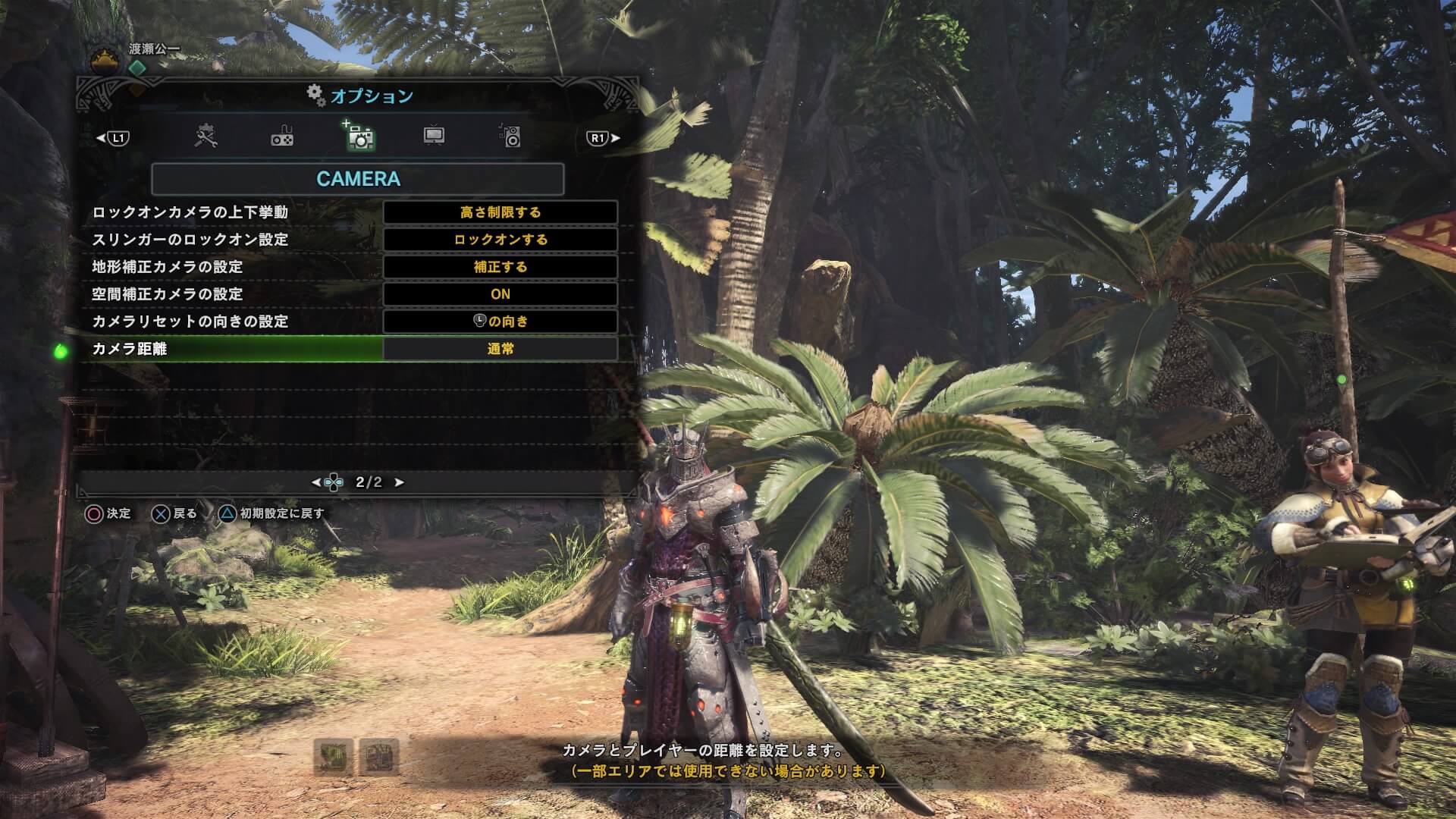Viewport: 1456px width, 819px height.
Task: Toggle スリンガーのロックオン設定 option
Action: [500, 240]
